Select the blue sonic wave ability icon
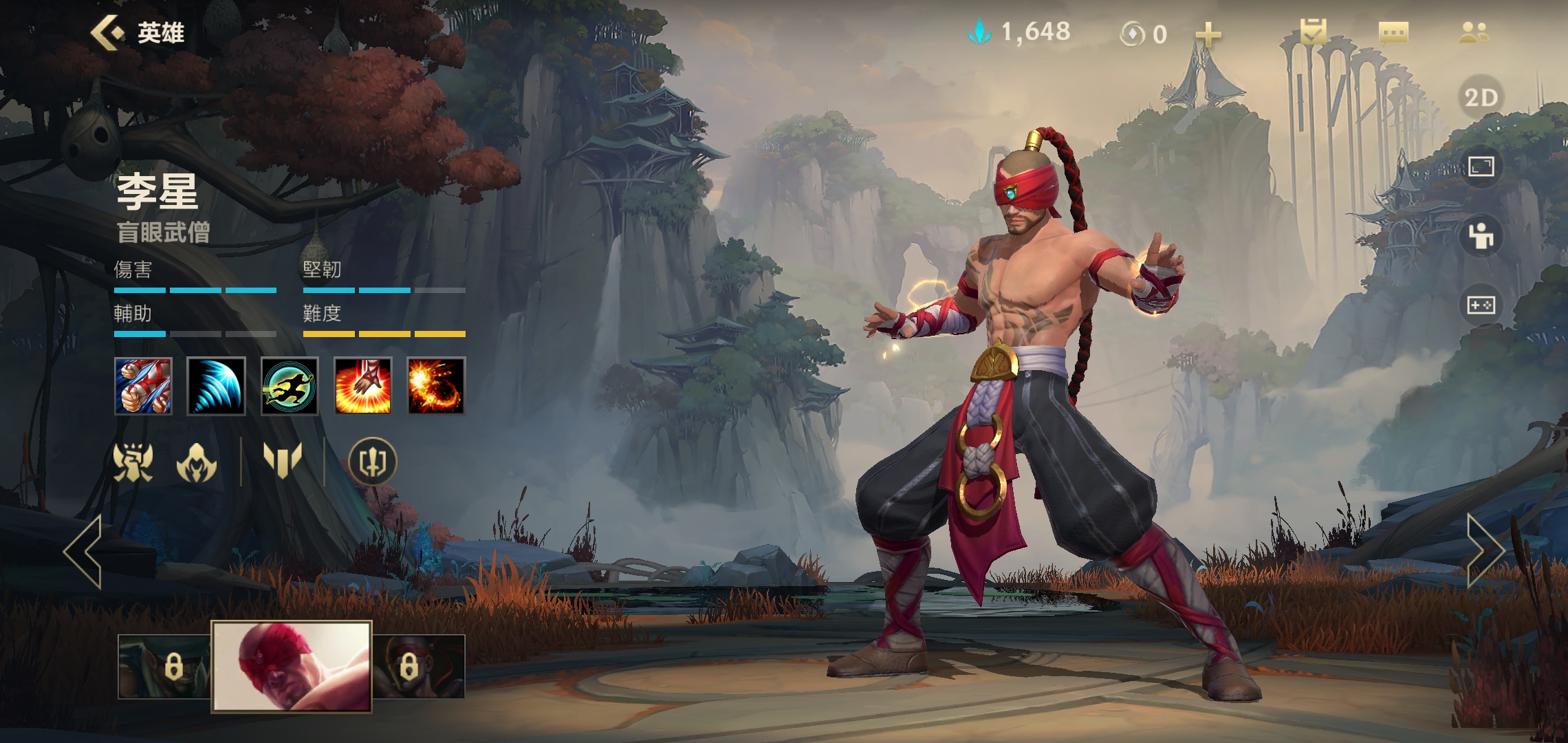 pyautogui.click(x=216, y=386)
